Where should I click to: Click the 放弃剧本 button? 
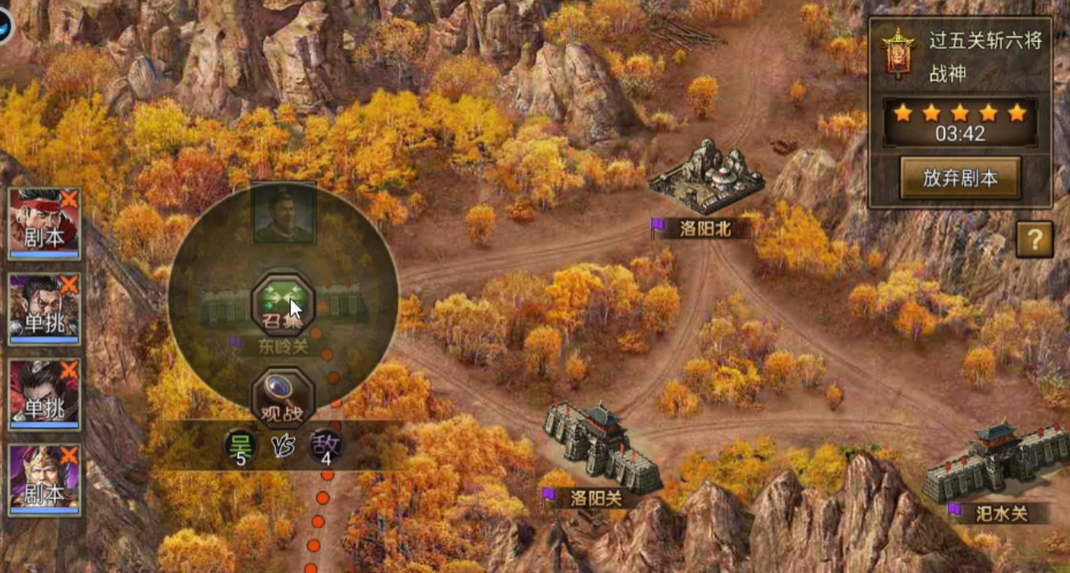pos(959,178)
